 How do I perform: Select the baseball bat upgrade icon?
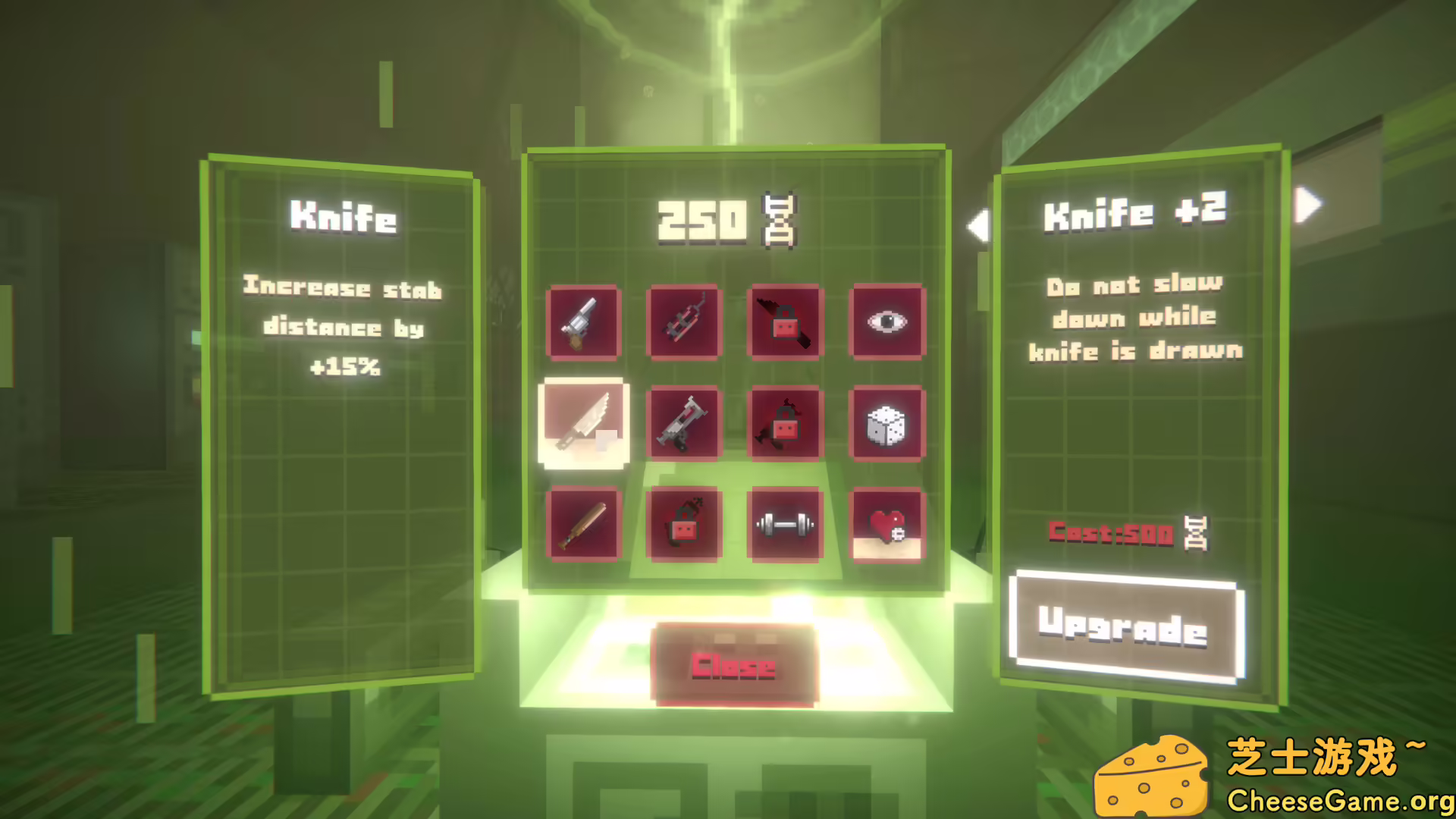click(x=582, y=523)
